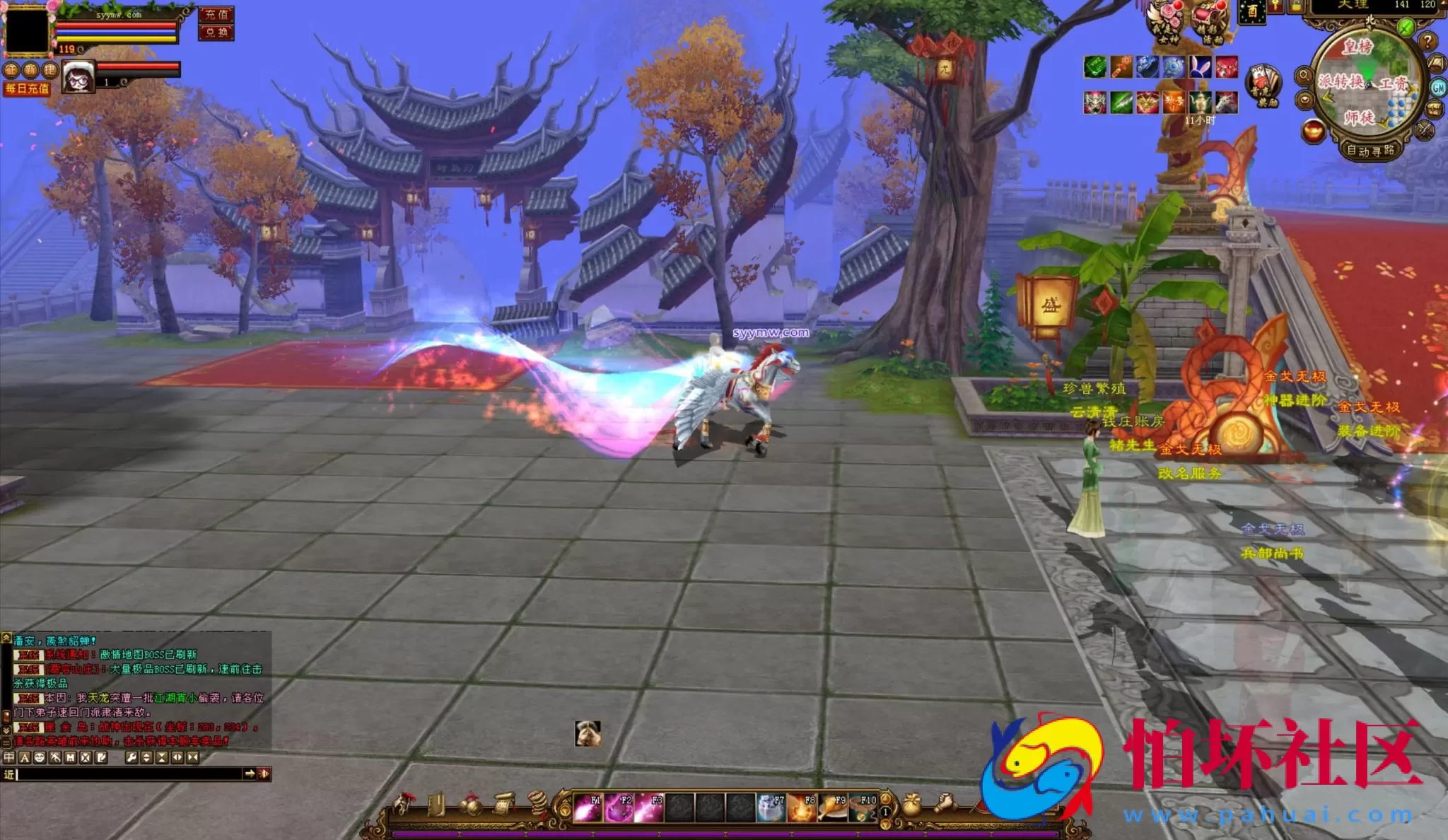Open the circular minimap
The height and width of the screenshot is (840, 1448).
(x=1367, y=85)
